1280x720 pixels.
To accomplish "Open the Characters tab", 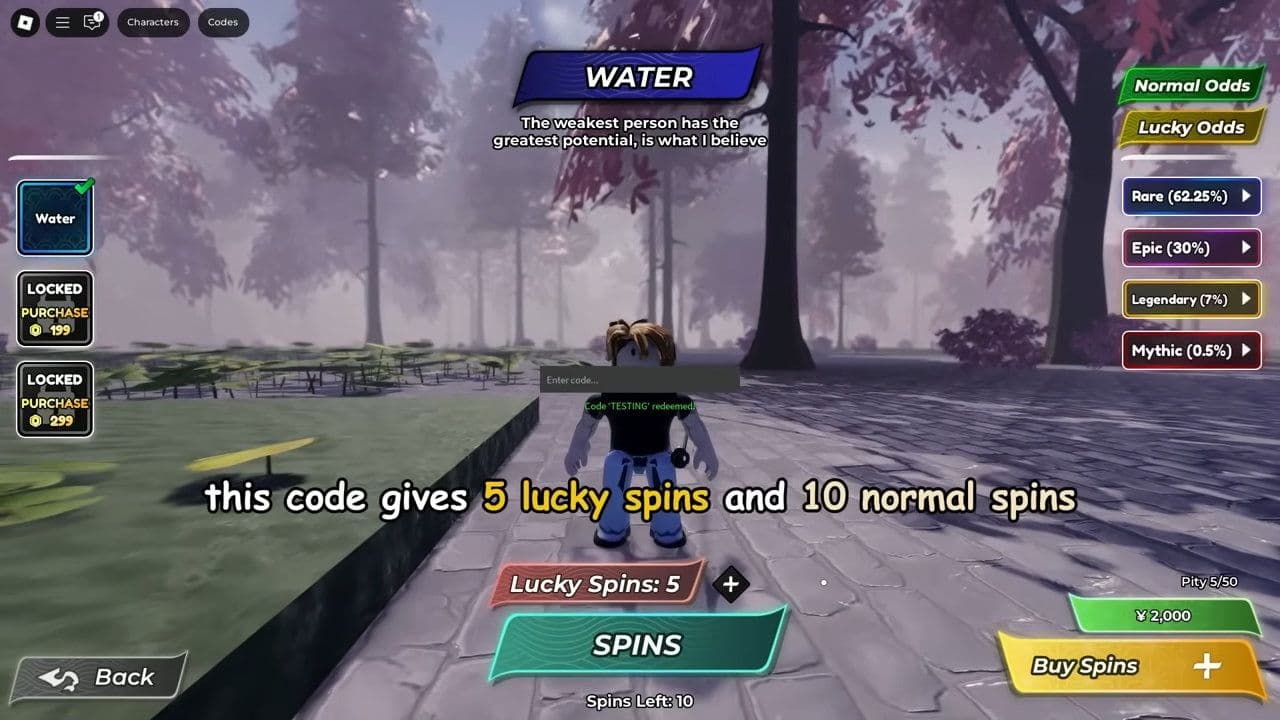I will [153, 22].
